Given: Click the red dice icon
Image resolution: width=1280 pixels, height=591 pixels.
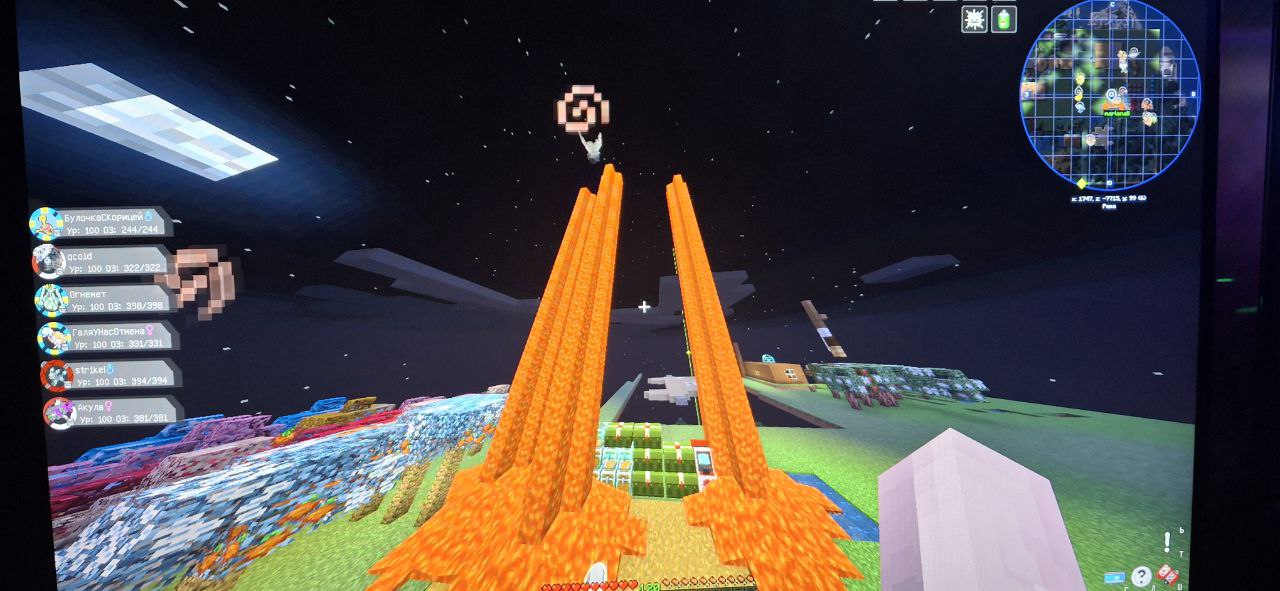Looking at the screenshot, I should click(1167, 575).
